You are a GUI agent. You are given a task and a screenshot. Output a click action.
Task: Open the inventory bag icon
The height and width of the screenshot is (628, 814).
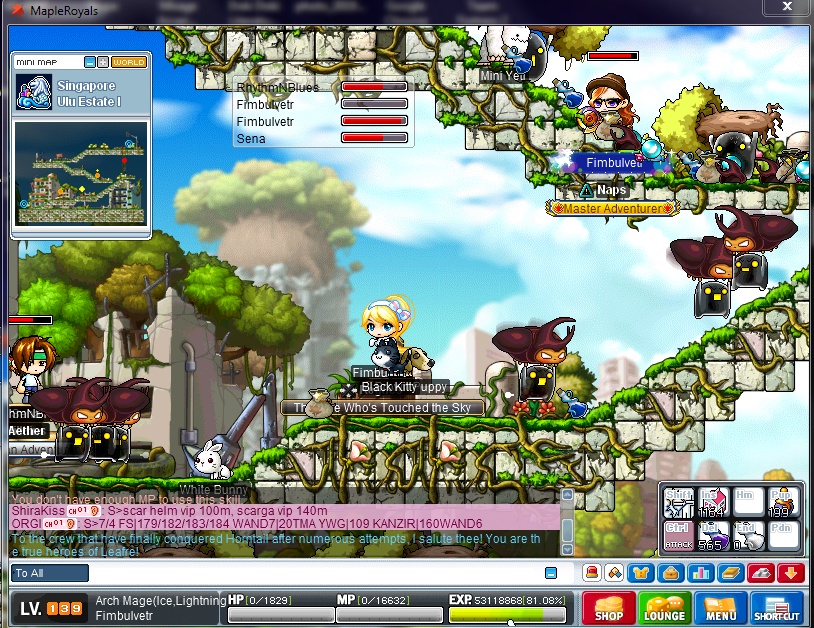[672, 573]
